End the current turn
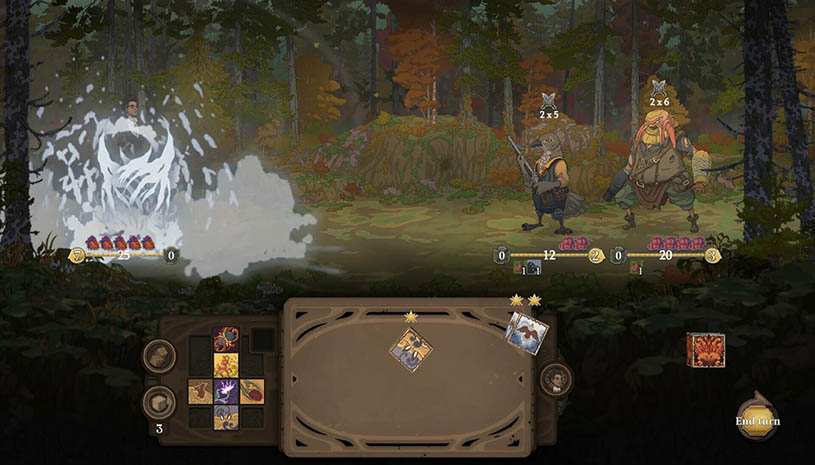This screenshot has width=815, height=465. [x=758, y=418]
